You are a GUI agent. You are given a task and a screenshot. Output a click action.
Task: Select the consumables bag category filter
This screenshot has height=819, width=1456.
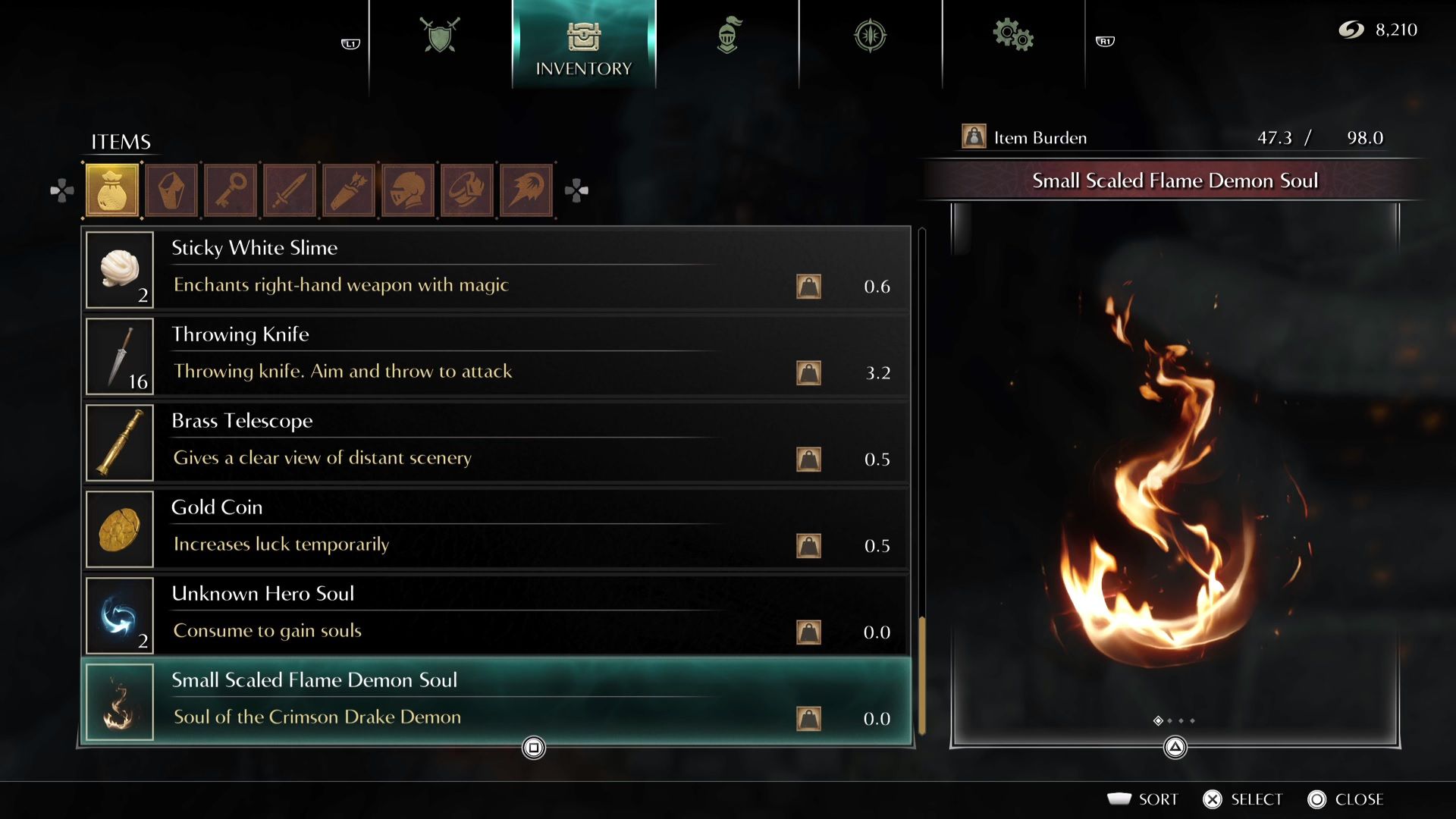[111, 190]
